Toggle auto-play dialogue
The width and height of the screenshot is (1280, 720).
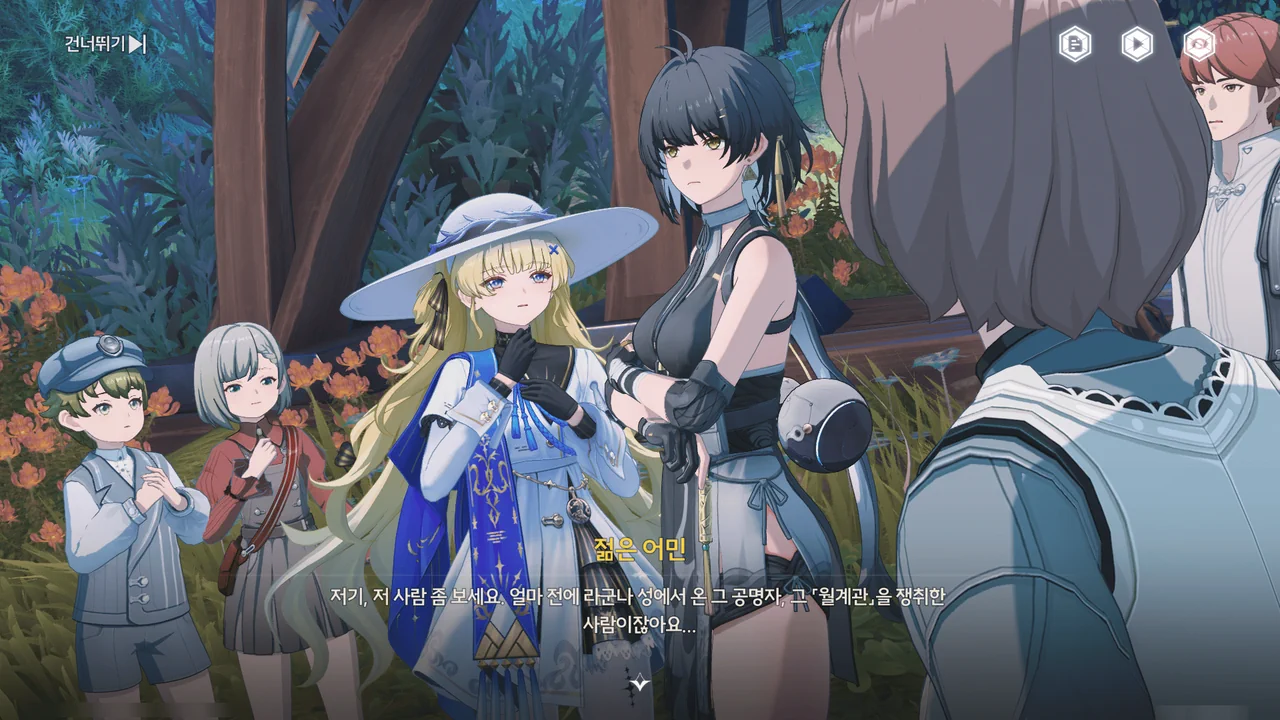1137,44
